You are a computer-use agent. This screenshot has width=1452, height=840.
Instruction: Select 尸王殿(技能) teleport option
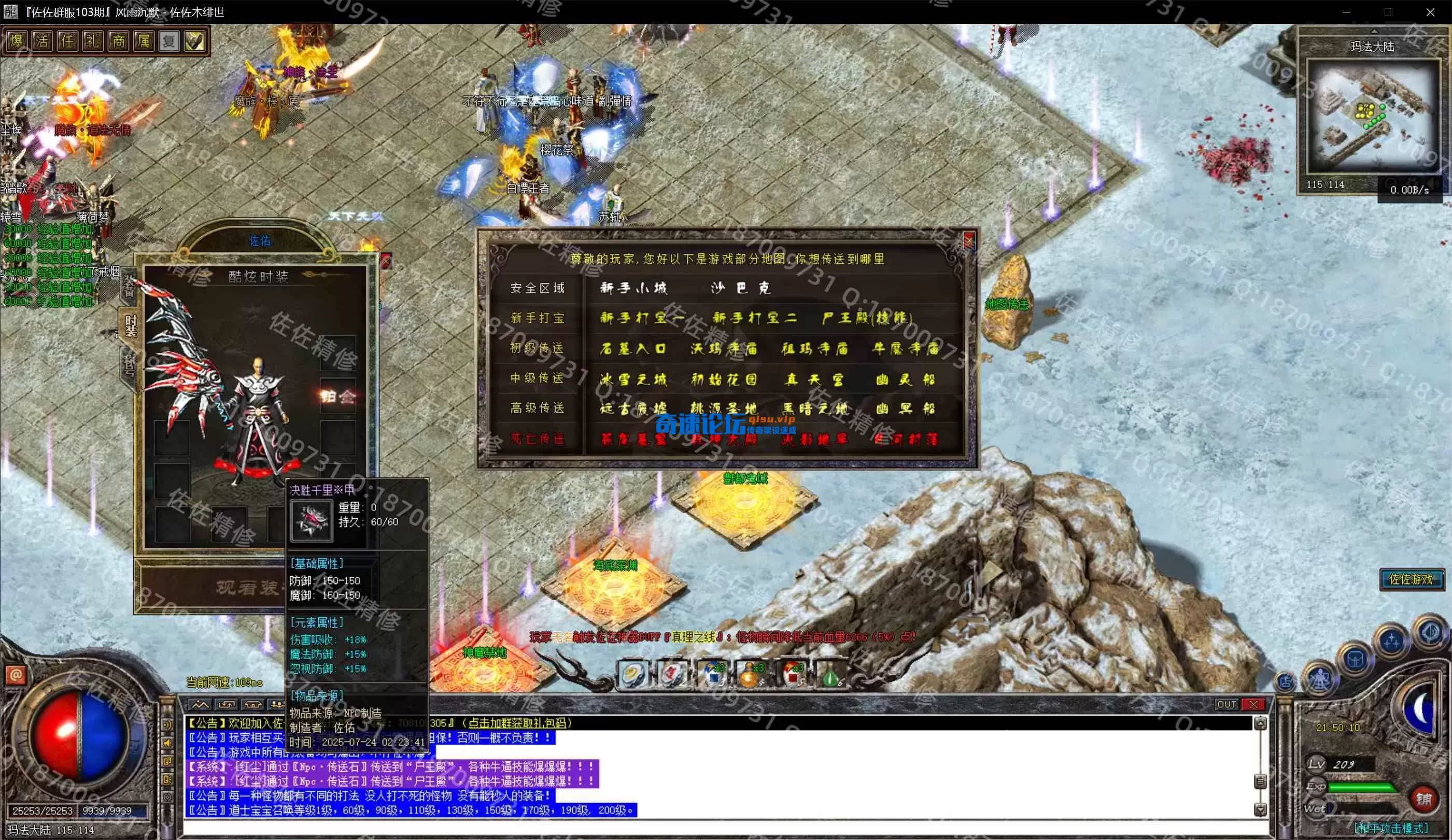pyautogui.click(x=867, y=318)
